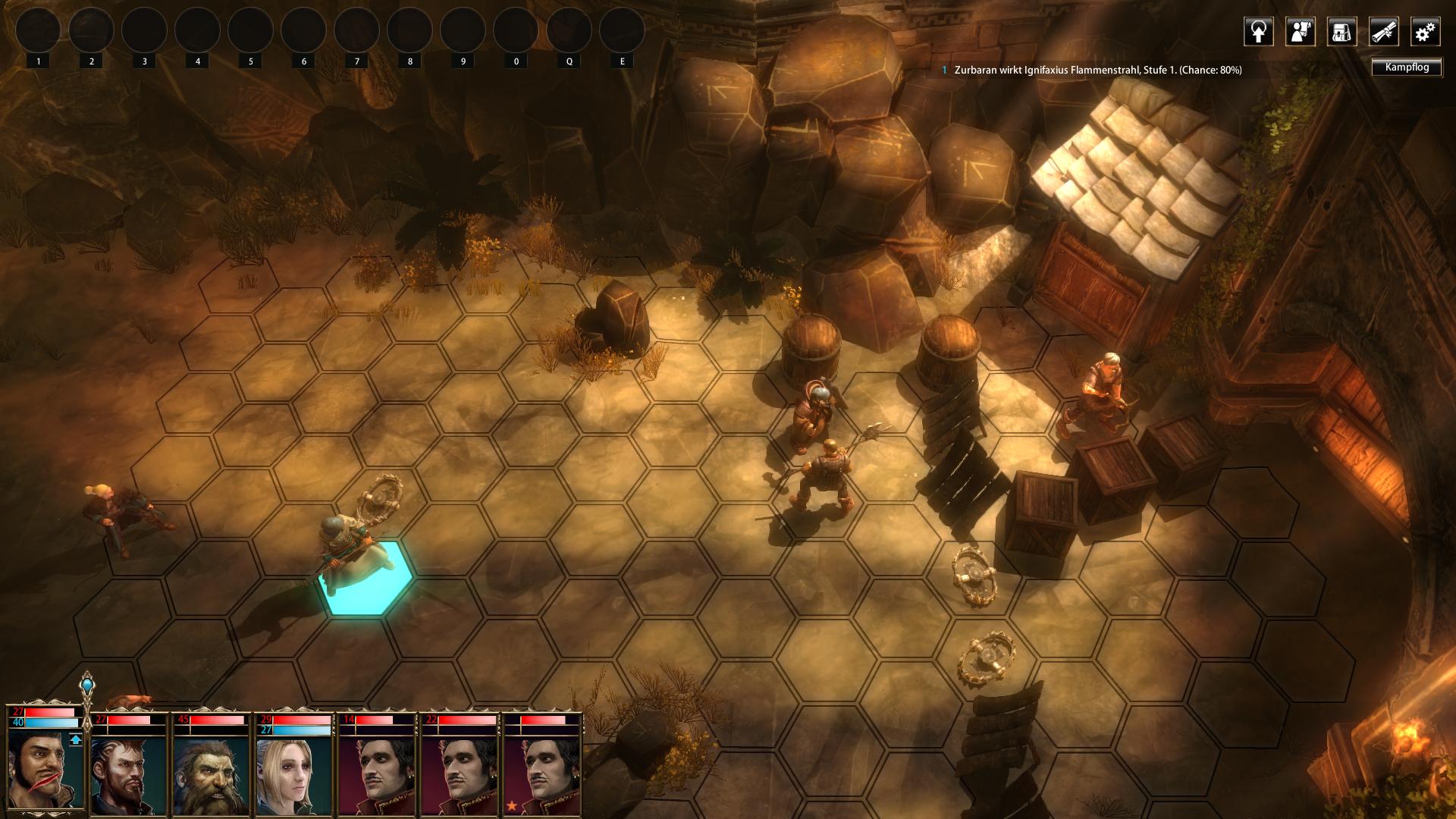Open the Kampflog combat log

[1407, 67]
